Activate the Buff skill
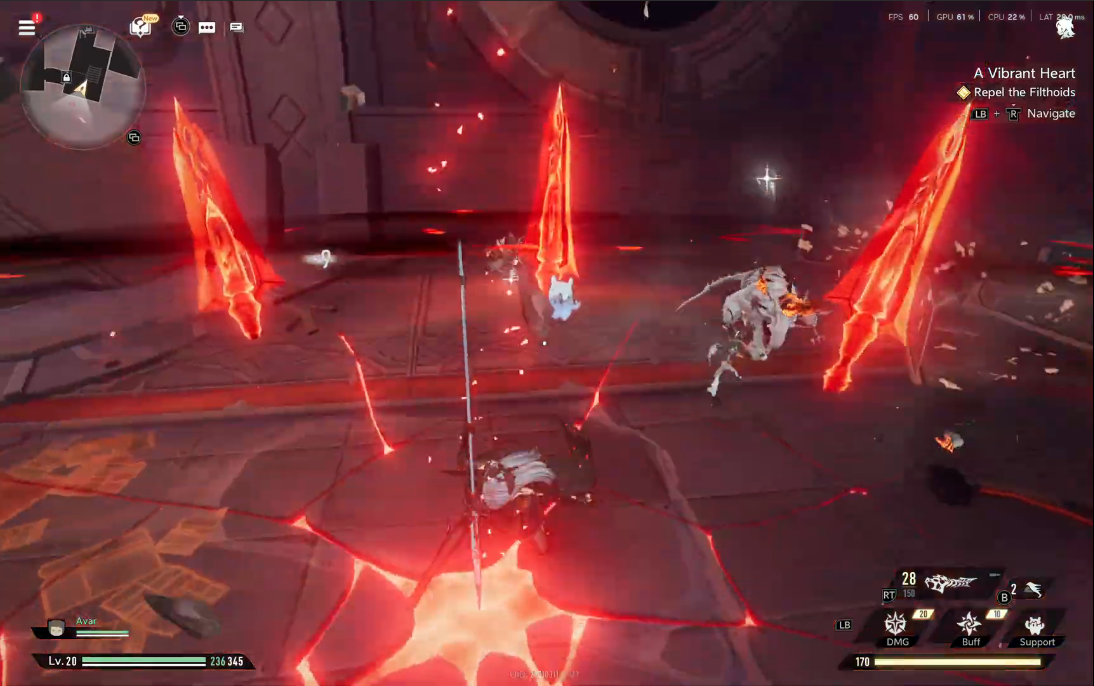The width and height of the screenshot is (1094, 686). pyautogui.click(x=970, y=625)
